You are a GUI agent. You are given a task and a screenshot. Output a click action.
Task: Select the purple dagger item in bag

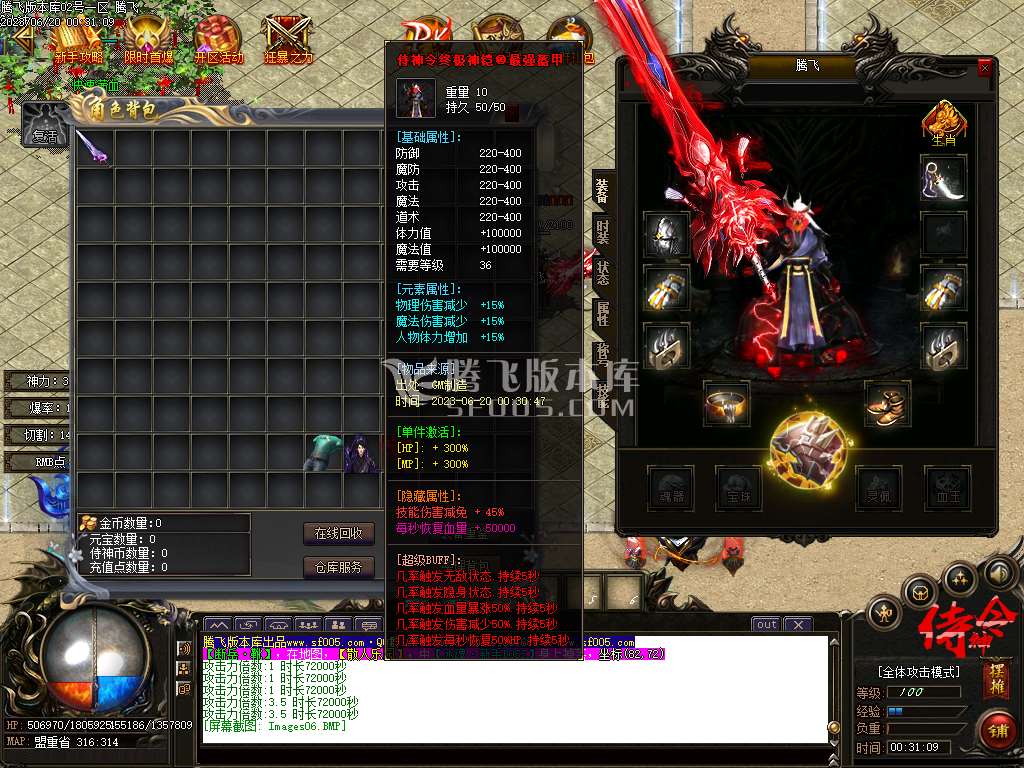click(x=96, y=149)
